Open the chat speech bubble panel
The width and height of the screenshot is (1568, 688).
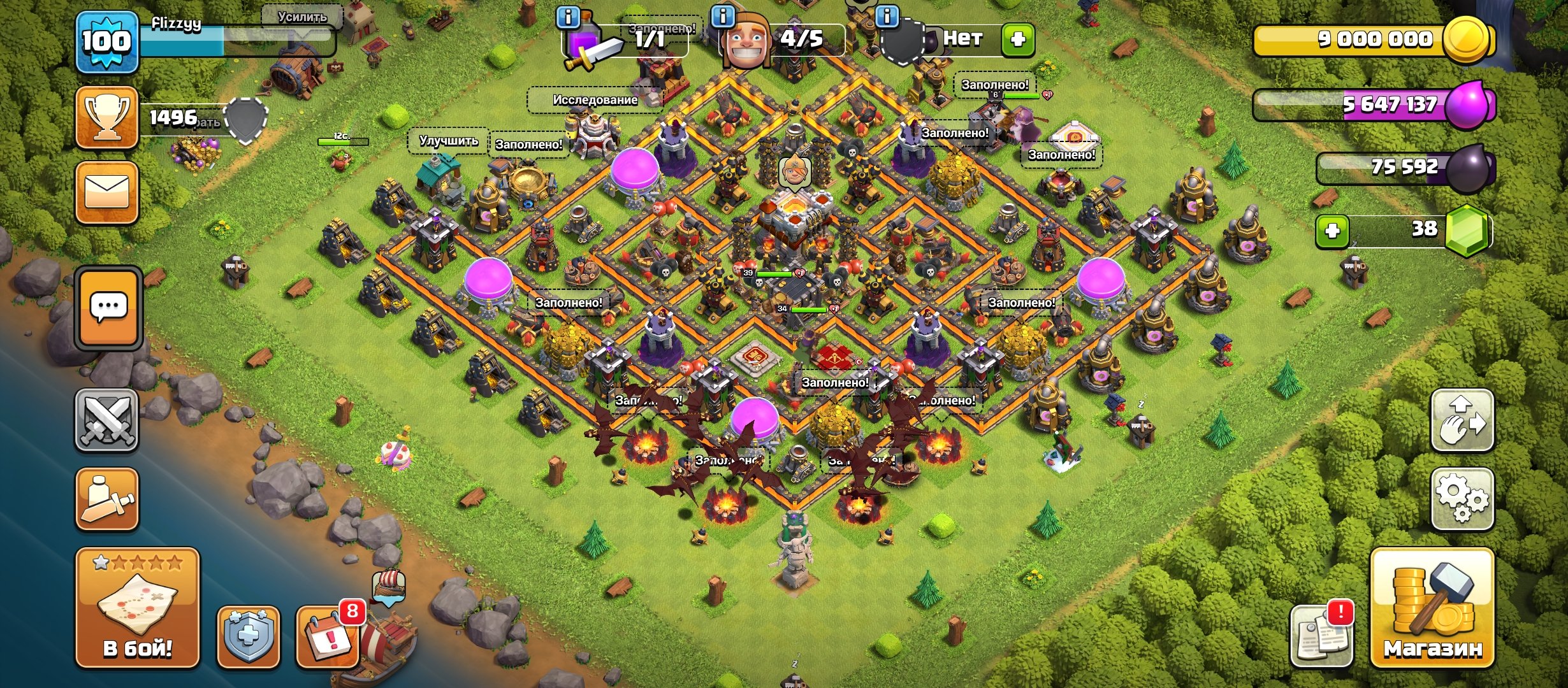pyautogui.click(x=108, y=308)
